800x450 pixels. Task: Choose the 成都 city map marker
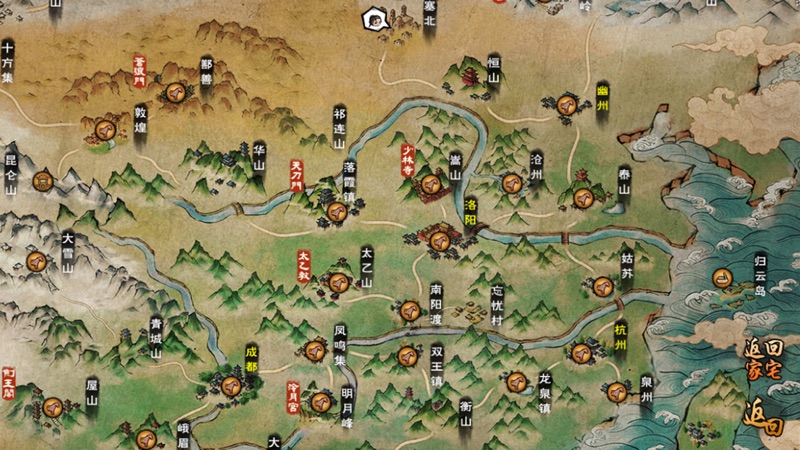coord(233,381)
